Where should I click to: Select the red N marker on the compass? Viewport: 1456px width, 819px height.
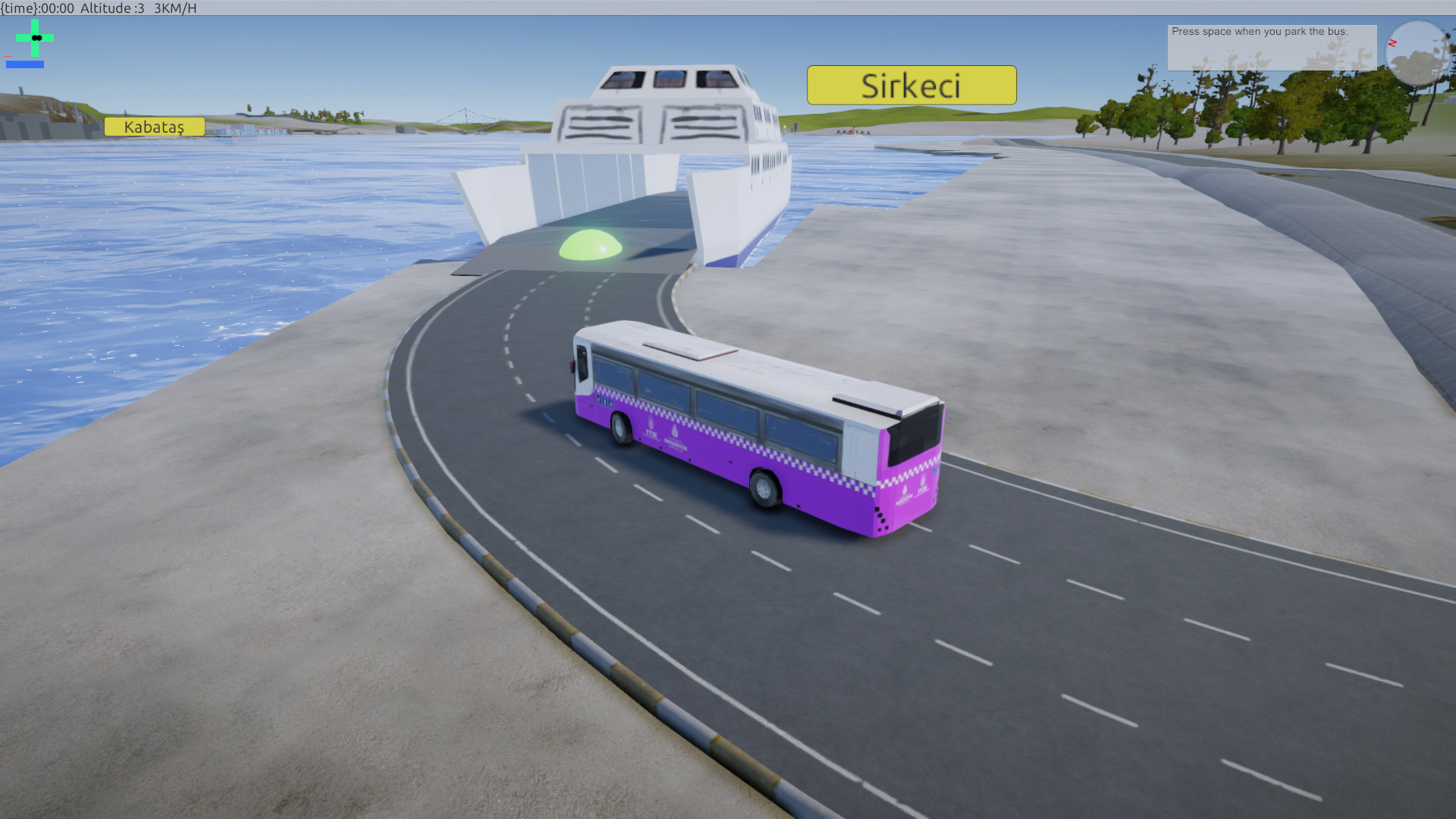coord(1392,43)
